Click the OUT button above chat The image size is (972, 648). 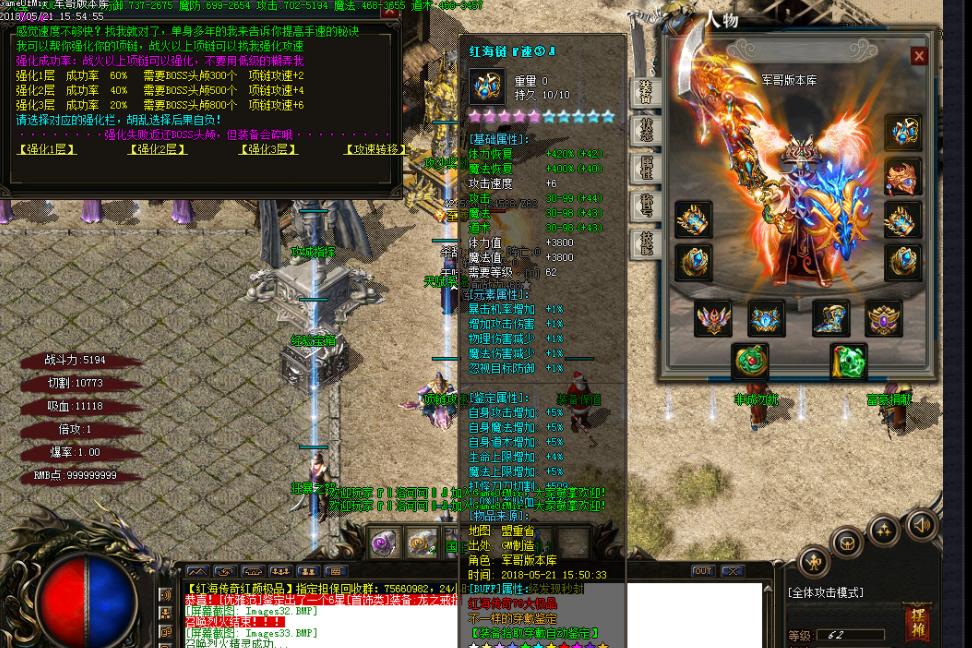tap(703, 571)
